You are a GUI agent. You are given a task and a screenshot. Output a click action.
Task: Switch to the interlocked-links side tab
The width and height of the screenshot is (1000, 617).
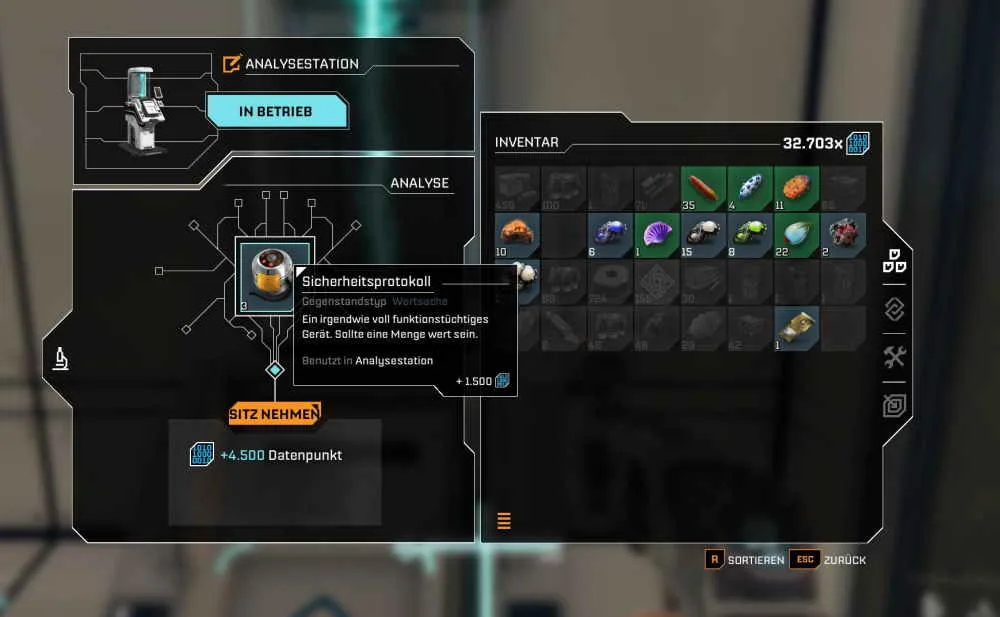tap(895, 310)
